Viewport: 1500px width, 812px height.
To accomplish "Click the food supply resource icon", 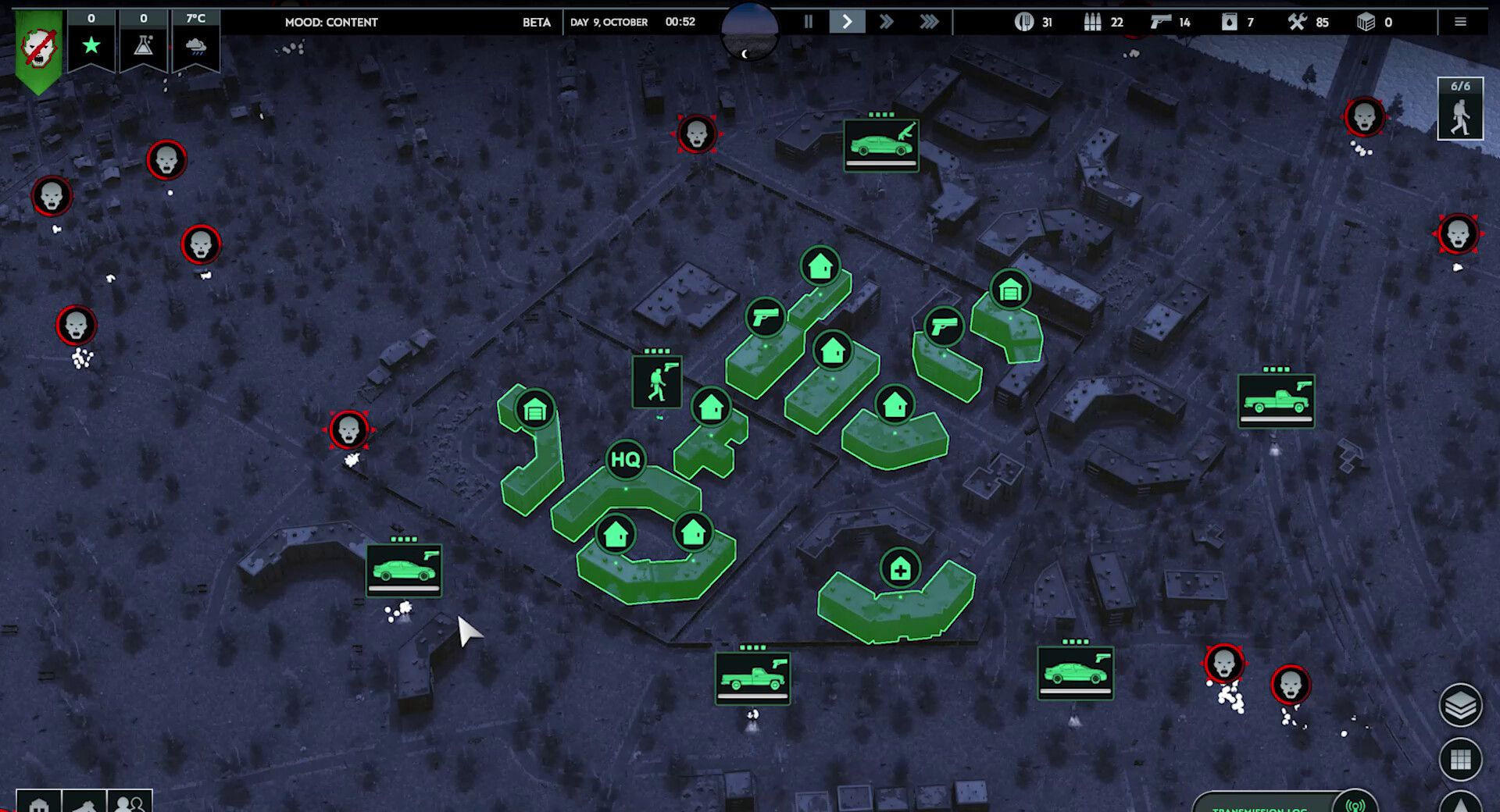I will 1023,22.
